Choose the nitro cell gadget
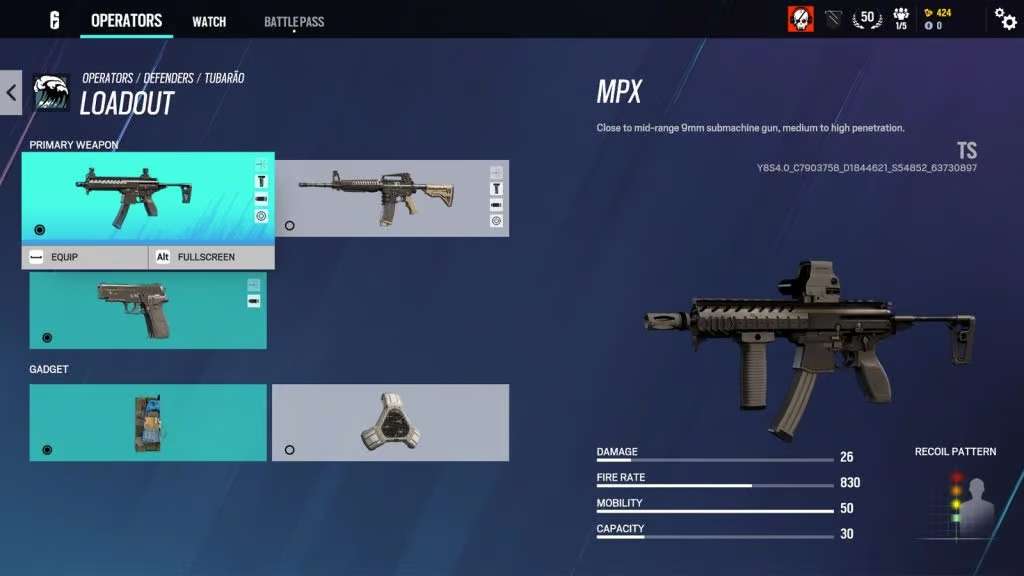 (147, 422)
